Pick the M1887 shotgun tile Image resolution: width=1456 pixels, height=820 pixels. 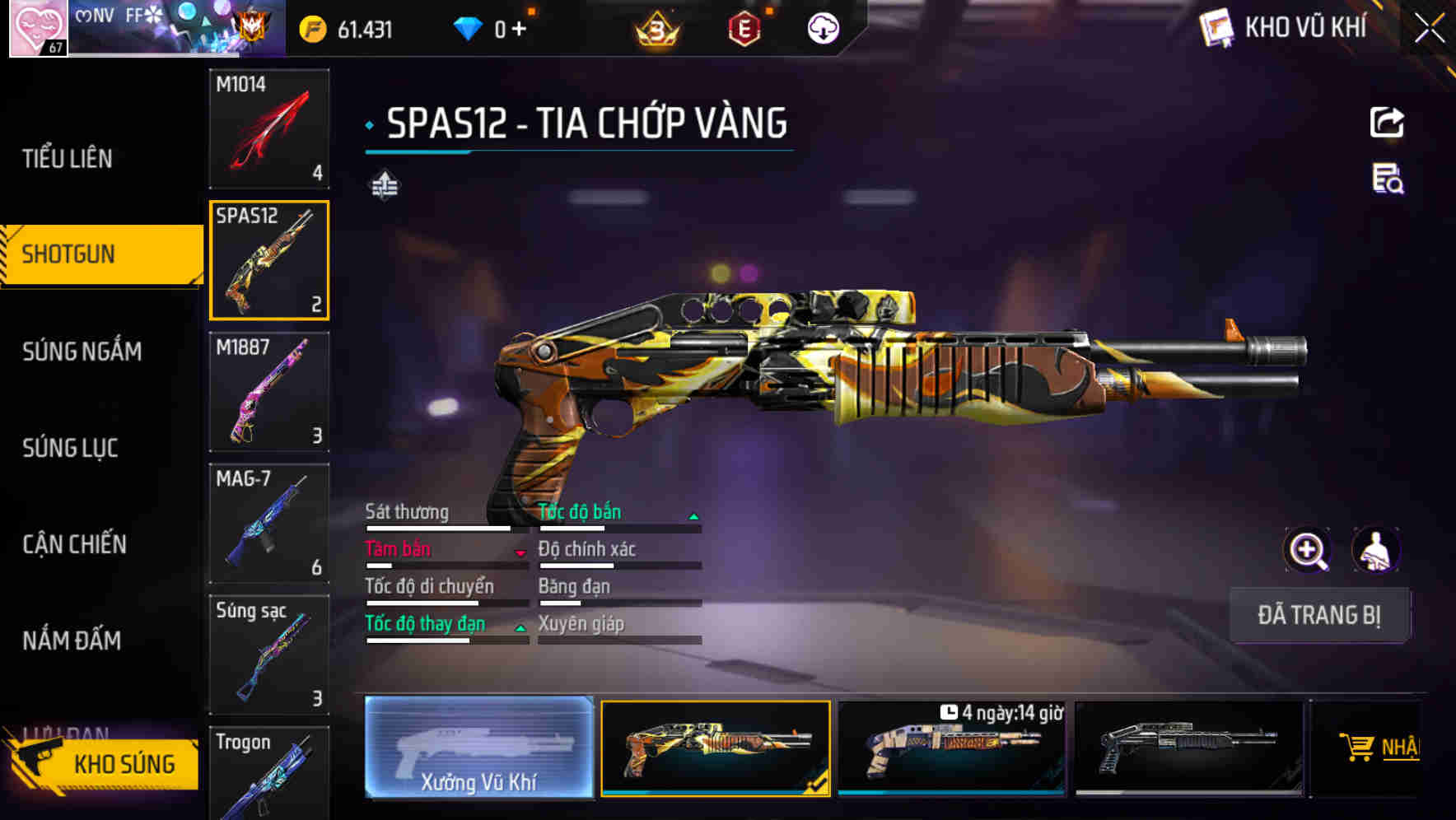point(269,392)
